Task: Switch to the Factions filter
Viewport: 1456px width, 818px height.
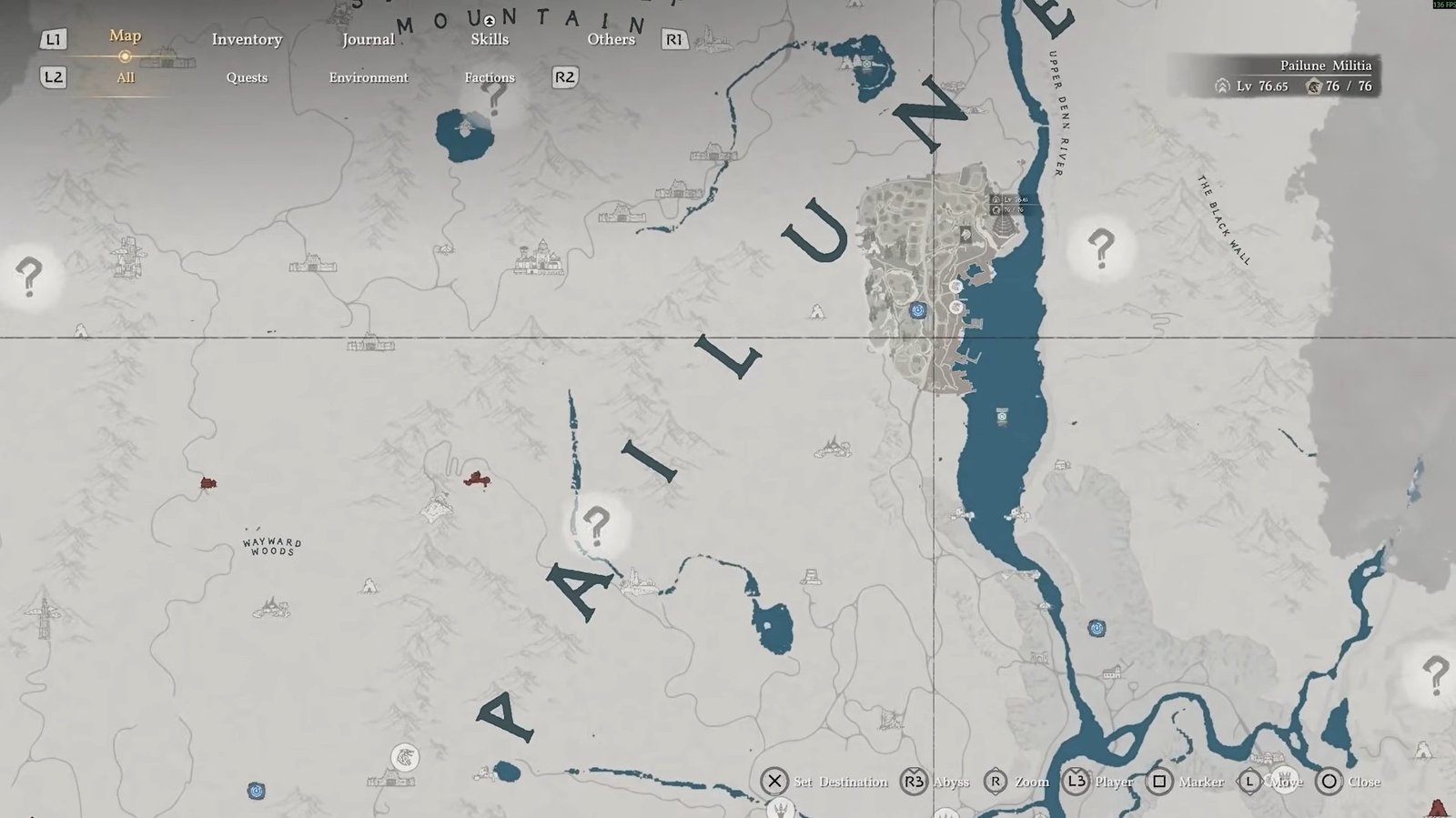Action: click(490, 77)
